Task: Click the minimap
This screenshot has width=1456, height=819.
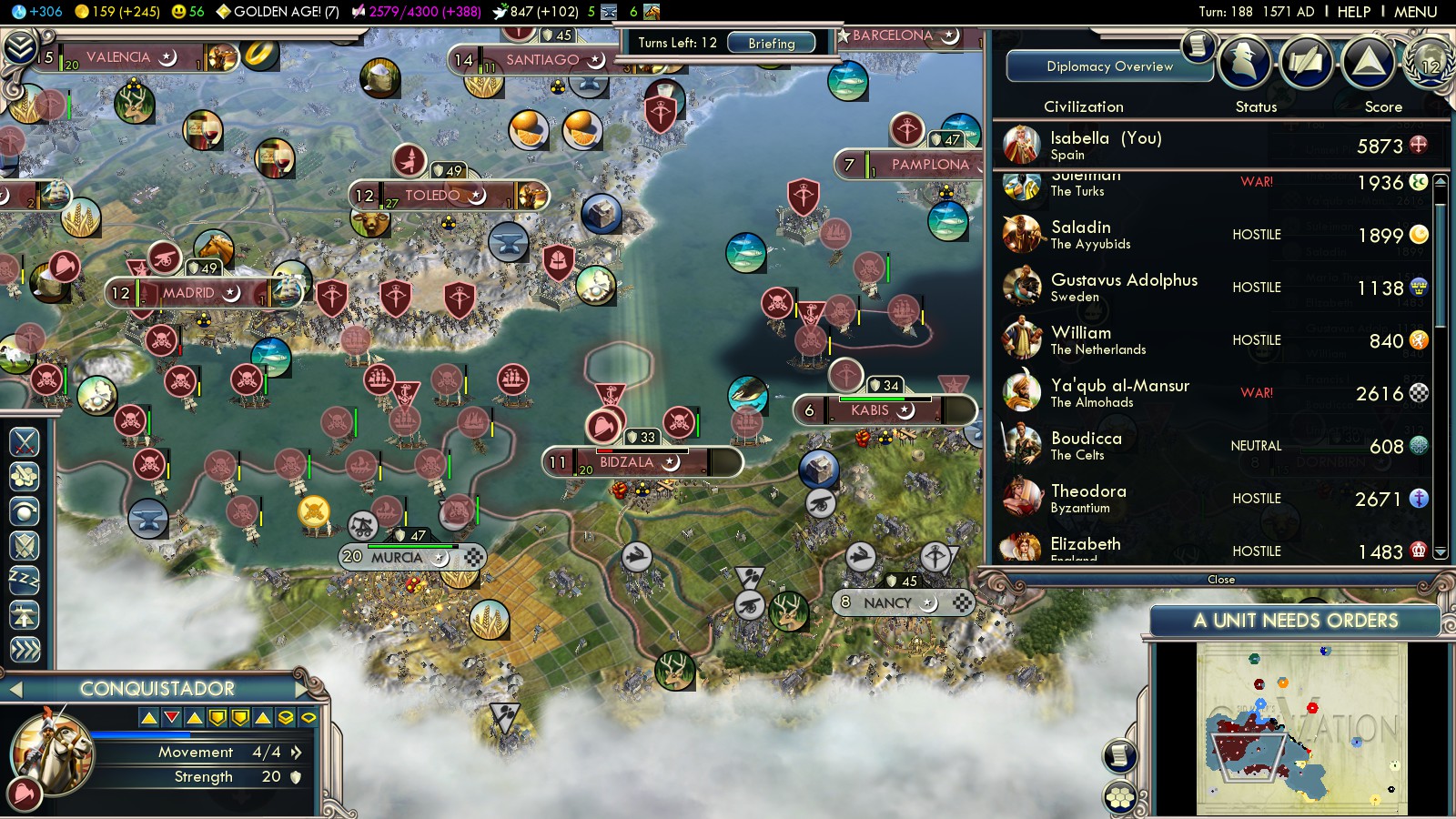Action: (1301, 728)
